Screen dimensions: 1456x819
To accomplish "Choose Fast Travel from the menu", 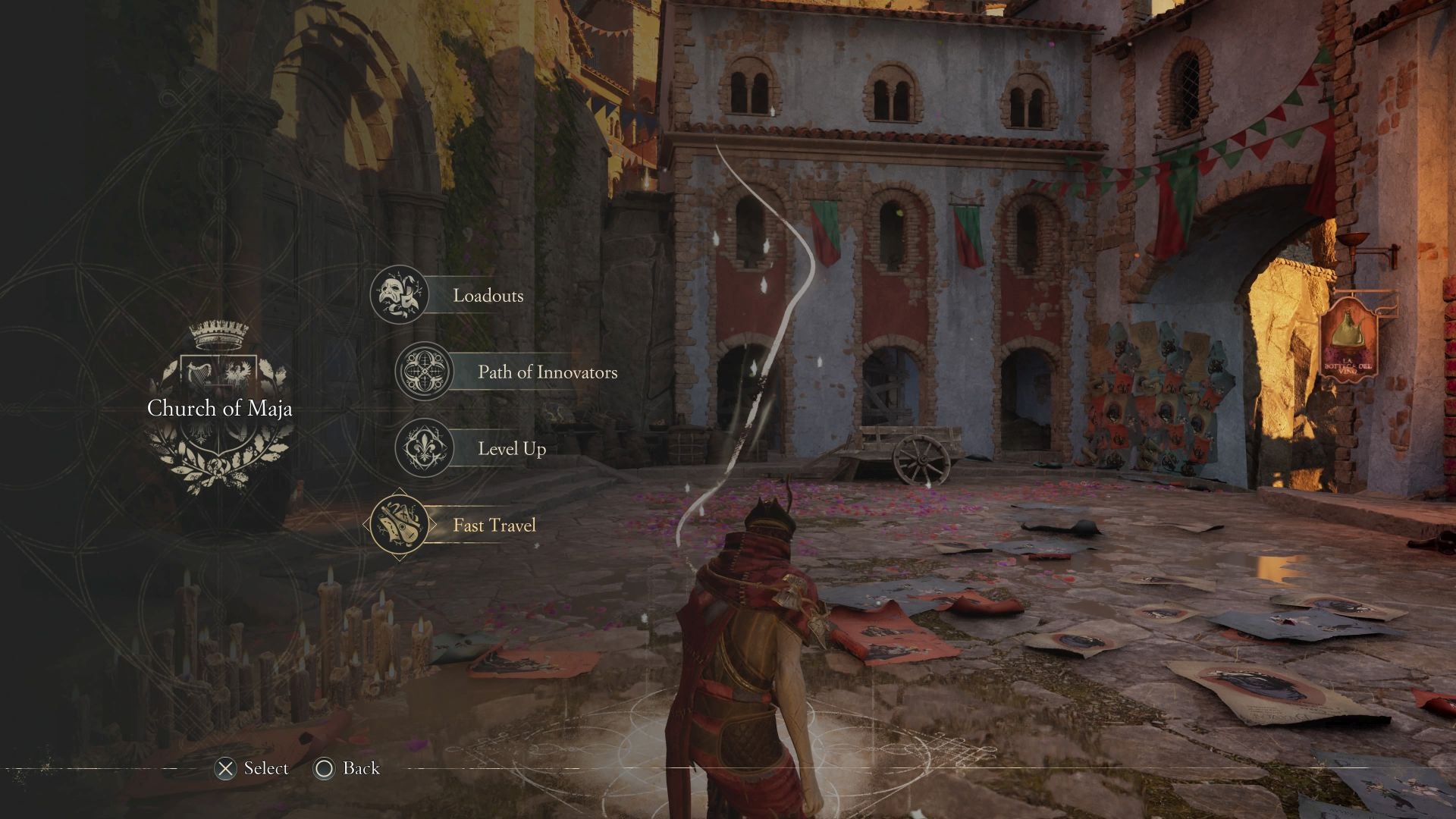I will tap(494, 525).
